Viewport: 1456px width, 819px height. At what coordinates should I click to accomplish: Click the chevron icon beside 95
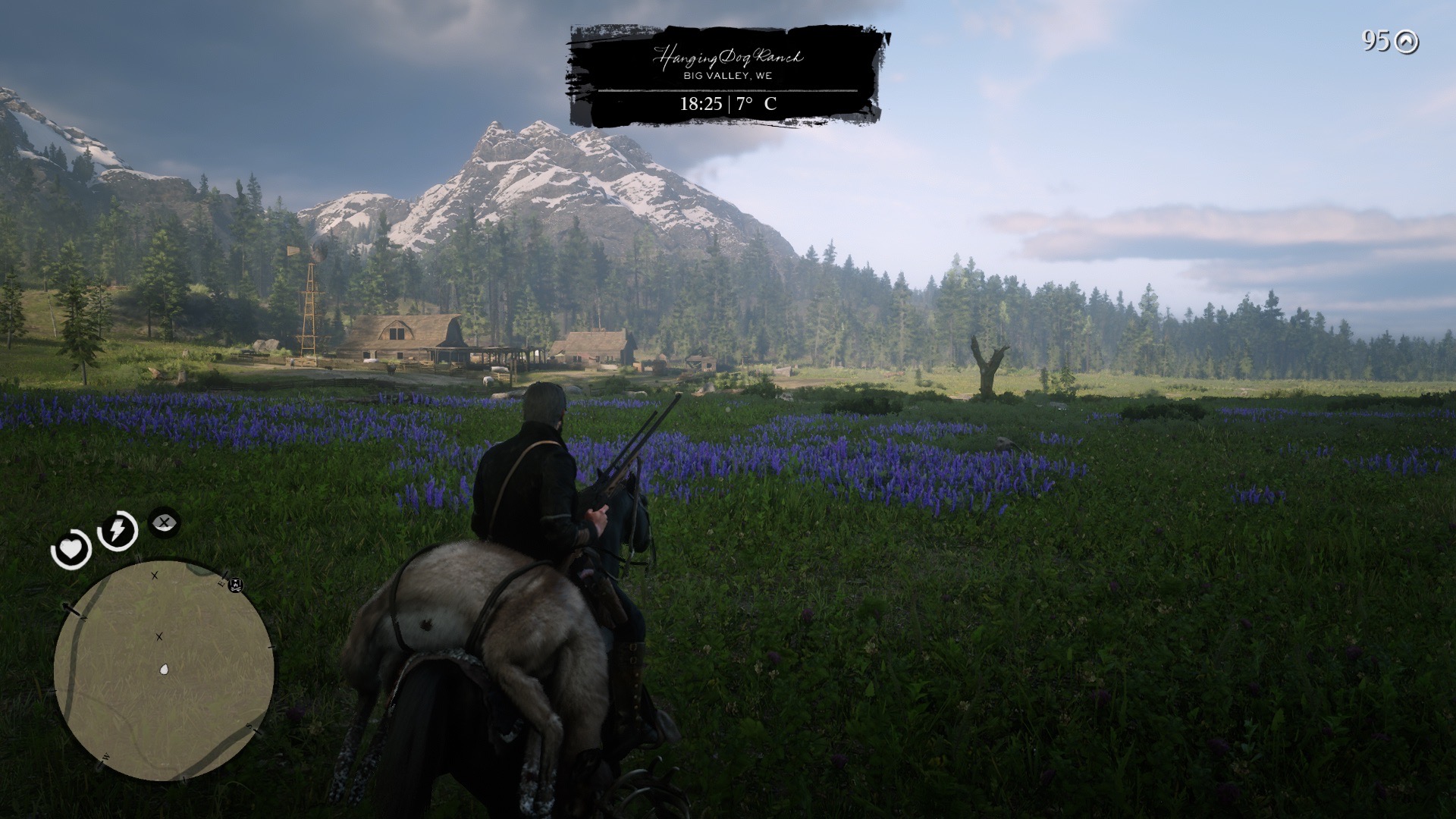coord(1407,42)
